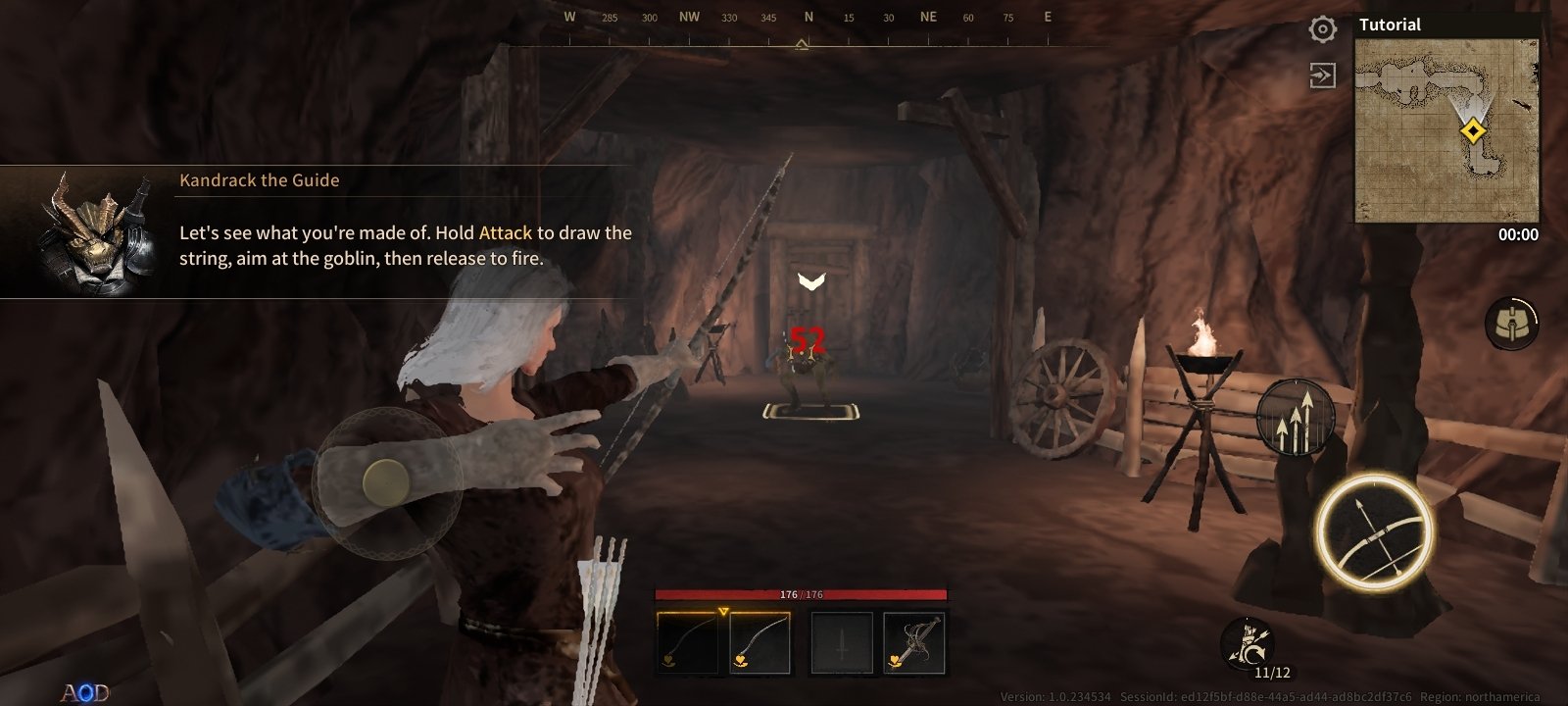The width and height of the screenshot is (1568, 706).
Task: Select the second bow in the hotbar
Action: coord(761,641)
